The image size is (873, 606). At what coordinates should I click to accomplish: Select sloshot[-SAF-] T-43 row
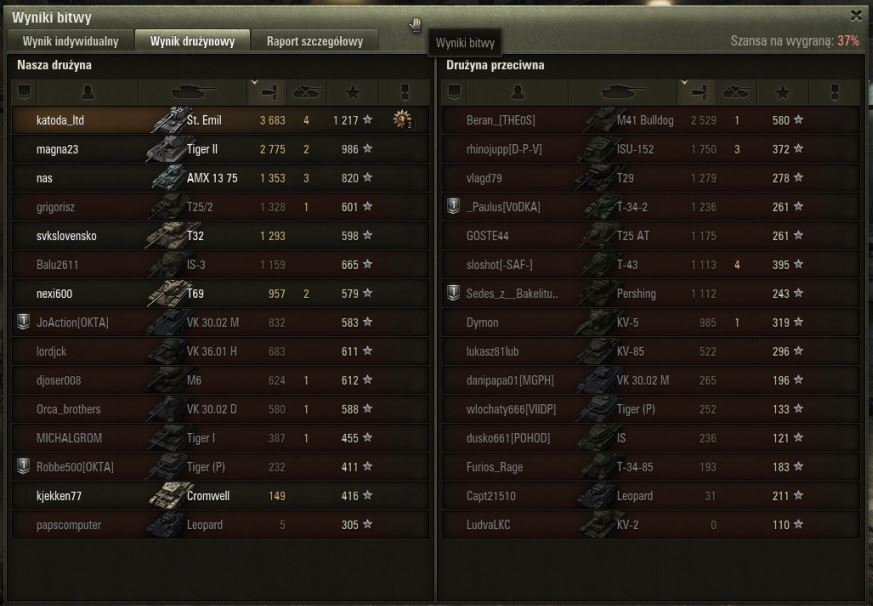(x=650, y=265)
